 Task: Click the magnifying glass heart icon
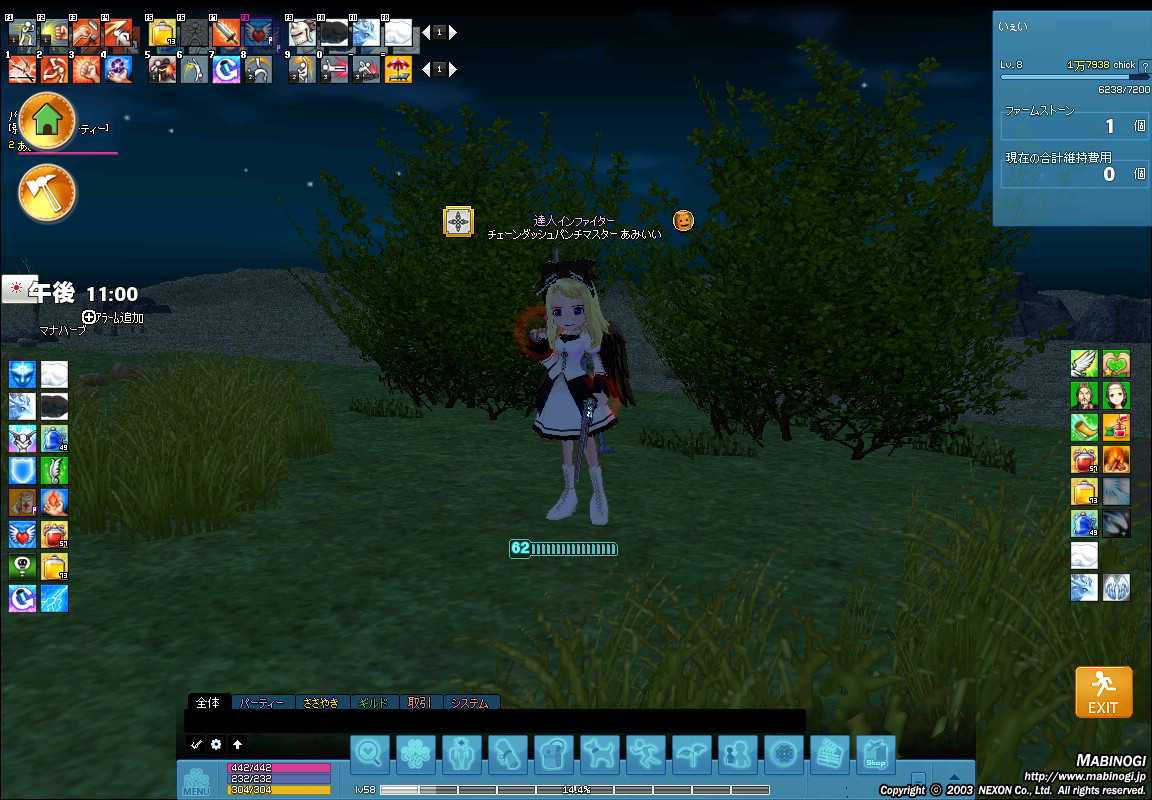click(x=370, y=755)
